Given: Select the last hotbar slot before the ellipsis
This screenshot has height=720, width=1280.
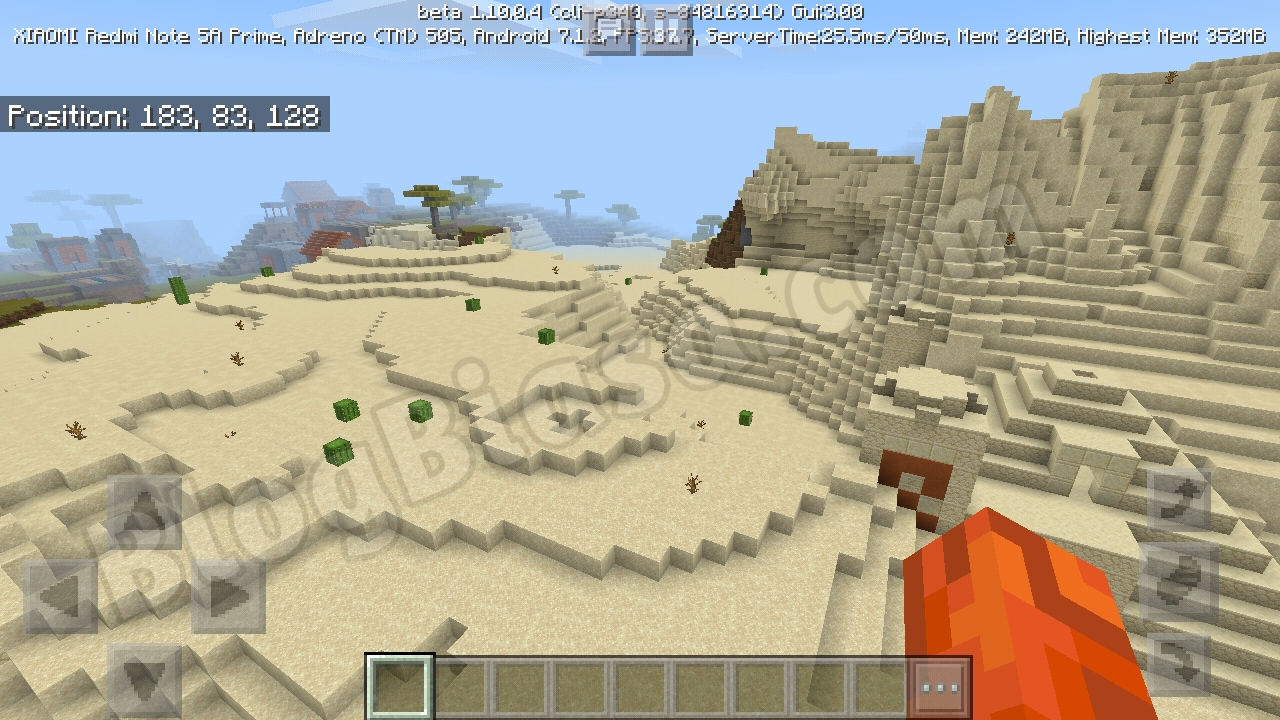Looking at the screenshot, I should 877,685.
